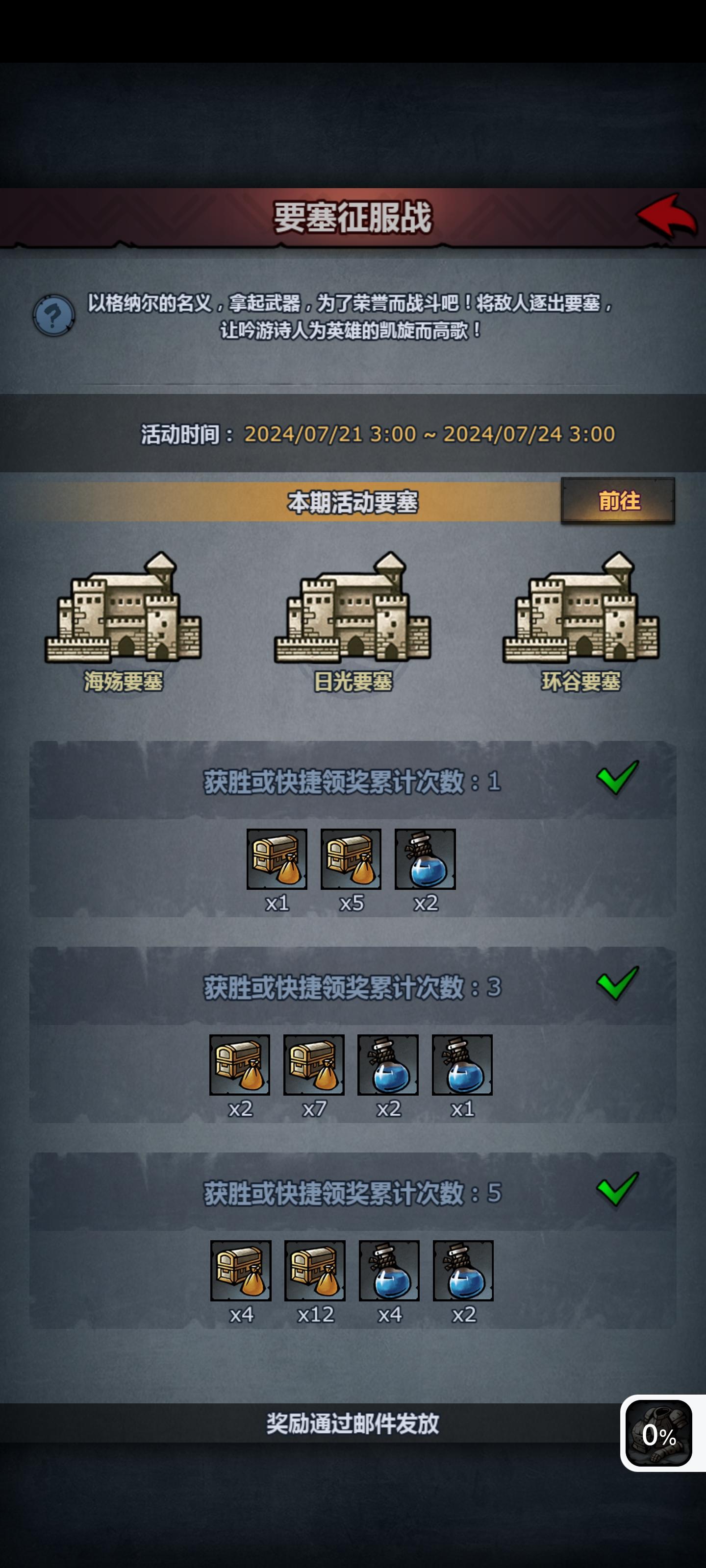Open the 本期活动要塞 section header
Image resolution: width=706 pixels, height=1568 pixels.
[353, 499]
